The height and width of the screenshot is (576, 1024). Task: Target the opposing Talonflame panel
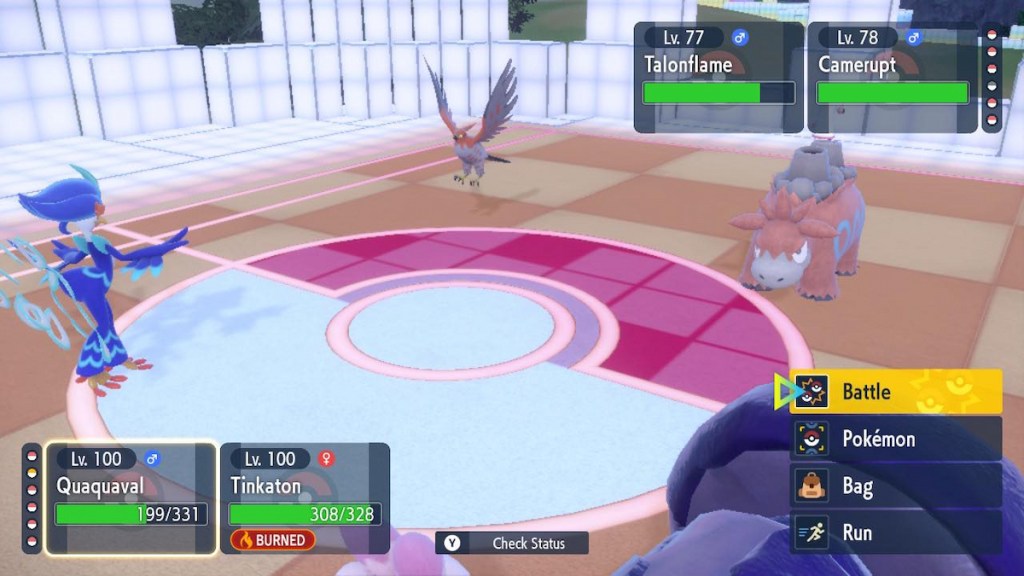point(719,78)
